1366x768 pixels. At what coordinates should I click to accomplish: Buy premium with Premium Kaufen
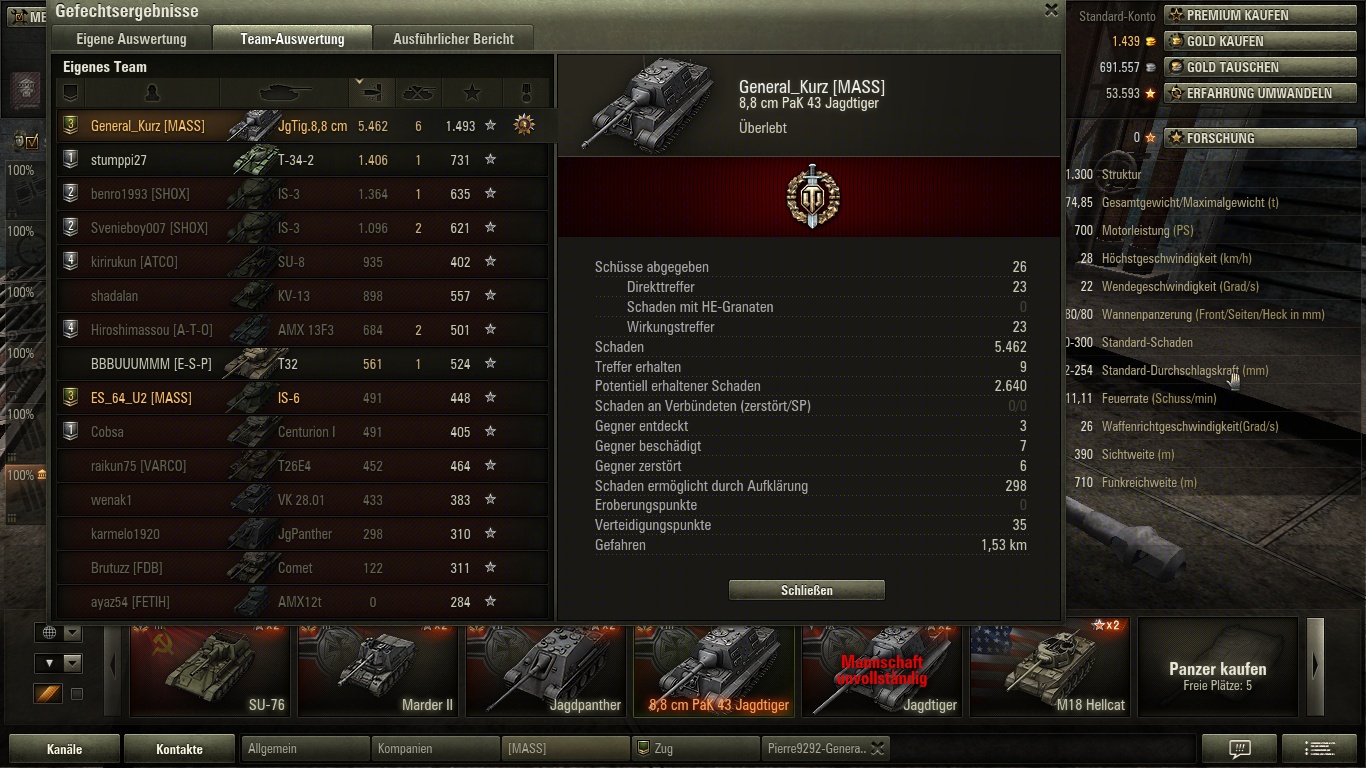[1236, 15]
